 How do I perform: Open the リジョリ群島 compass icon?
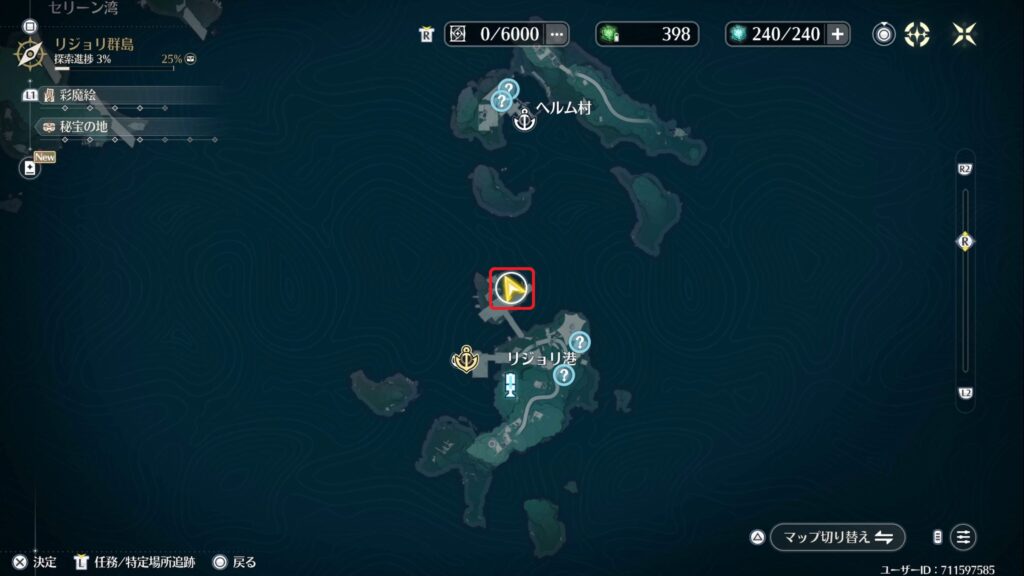pos(30,52)
